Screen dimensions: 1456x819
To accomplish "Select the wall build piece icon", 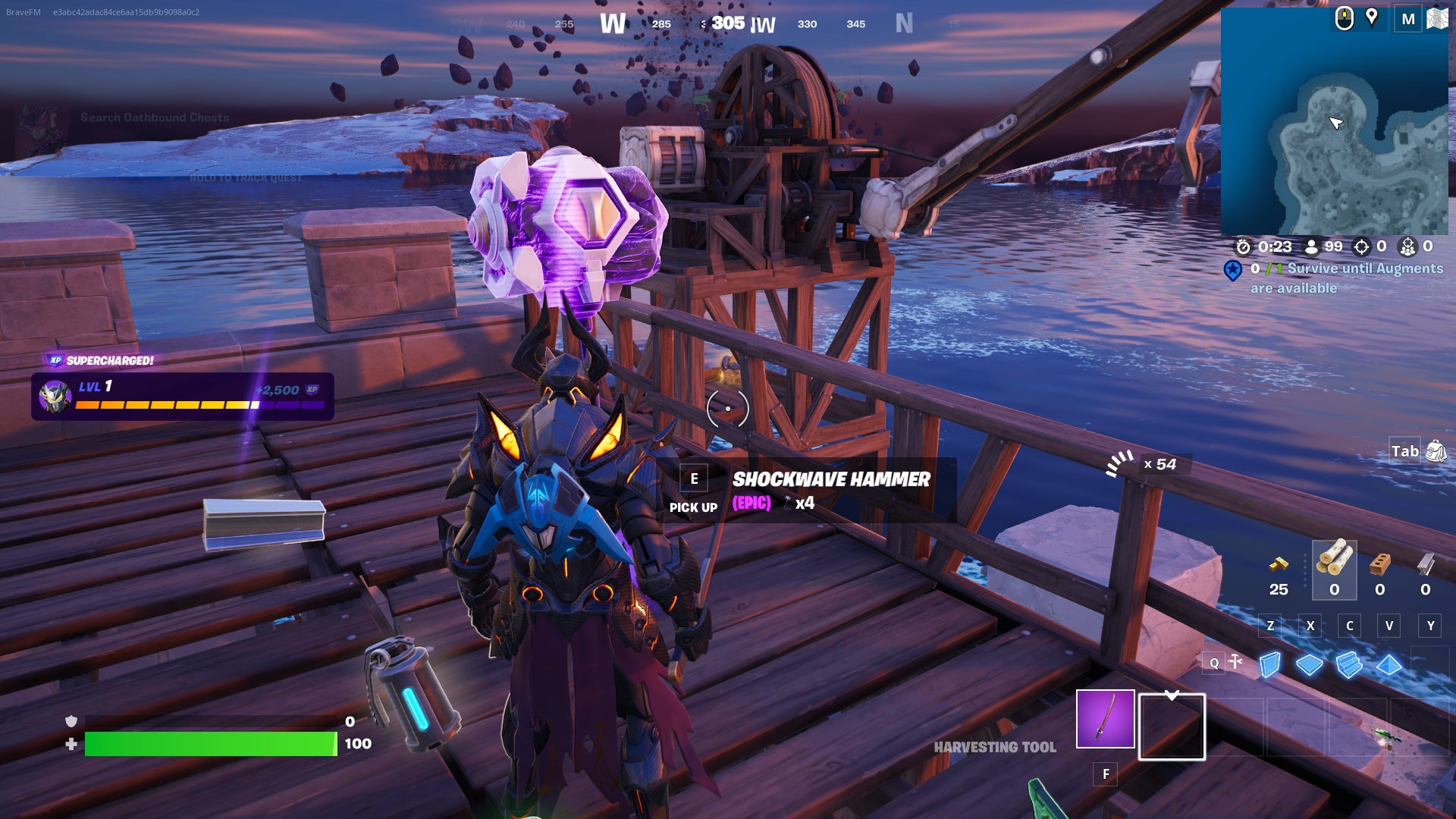I will (1271, 665).
